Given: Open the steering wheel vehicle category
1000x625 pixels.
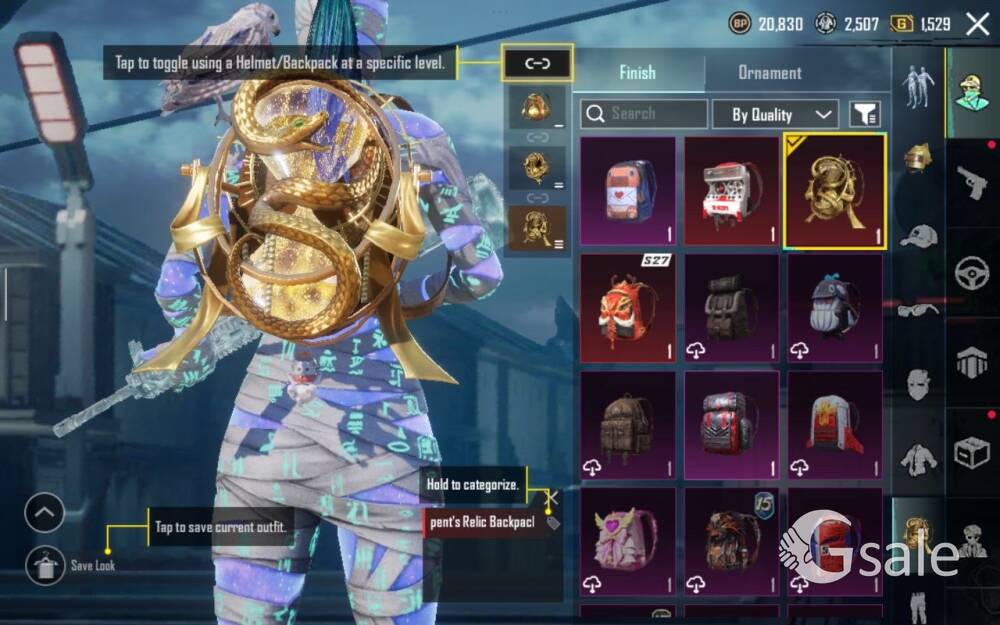Looking at the screenshot, I should [x=971, y=273].
